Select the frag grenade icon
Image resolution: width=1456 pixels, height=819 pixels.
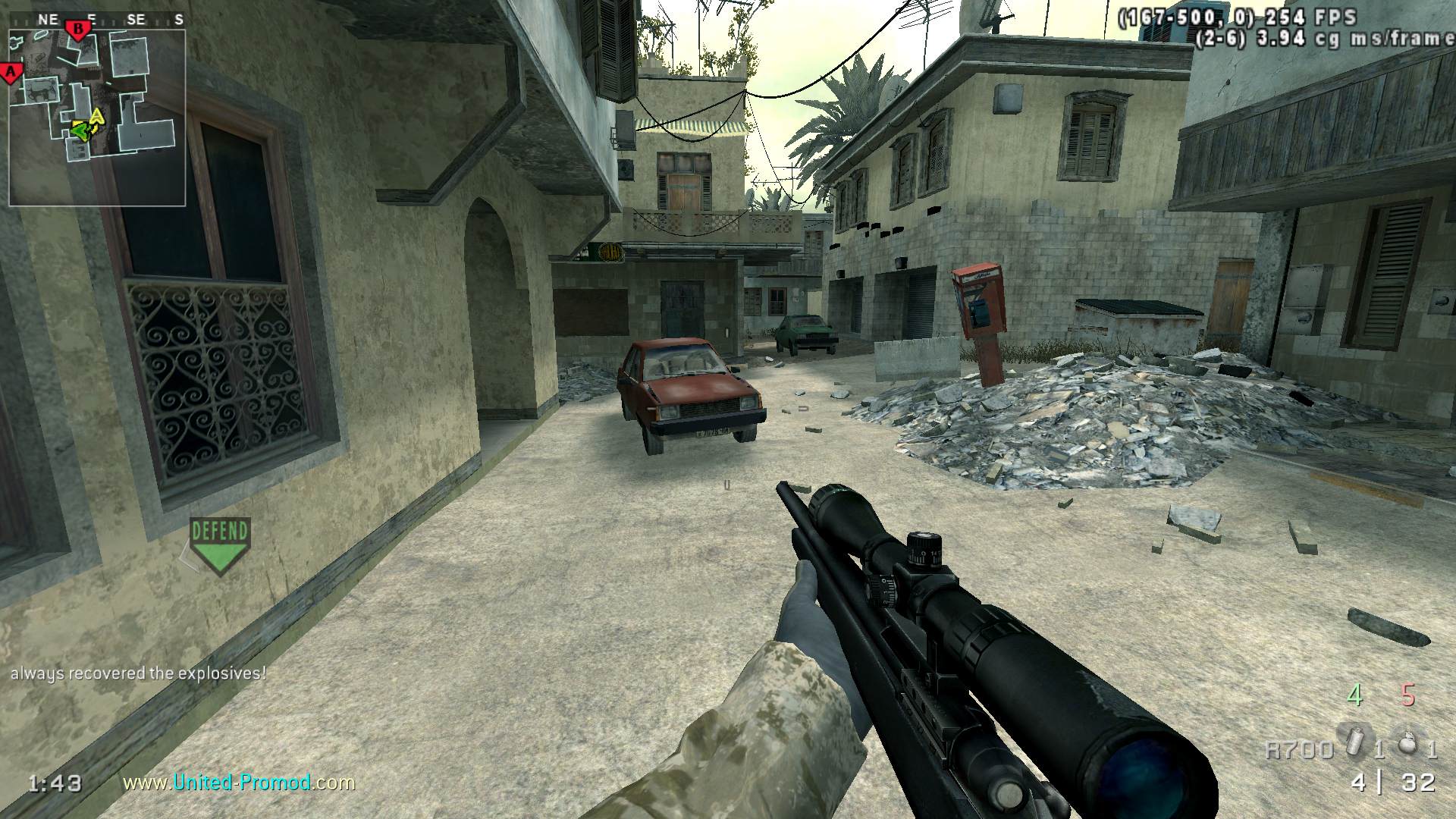pos(1409,742)
